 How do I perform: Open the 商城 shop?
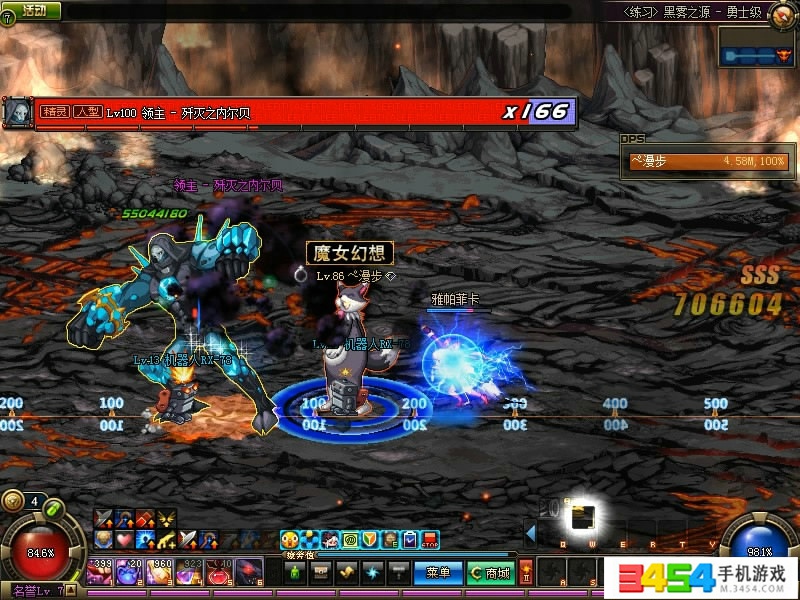tap(491, 573)
